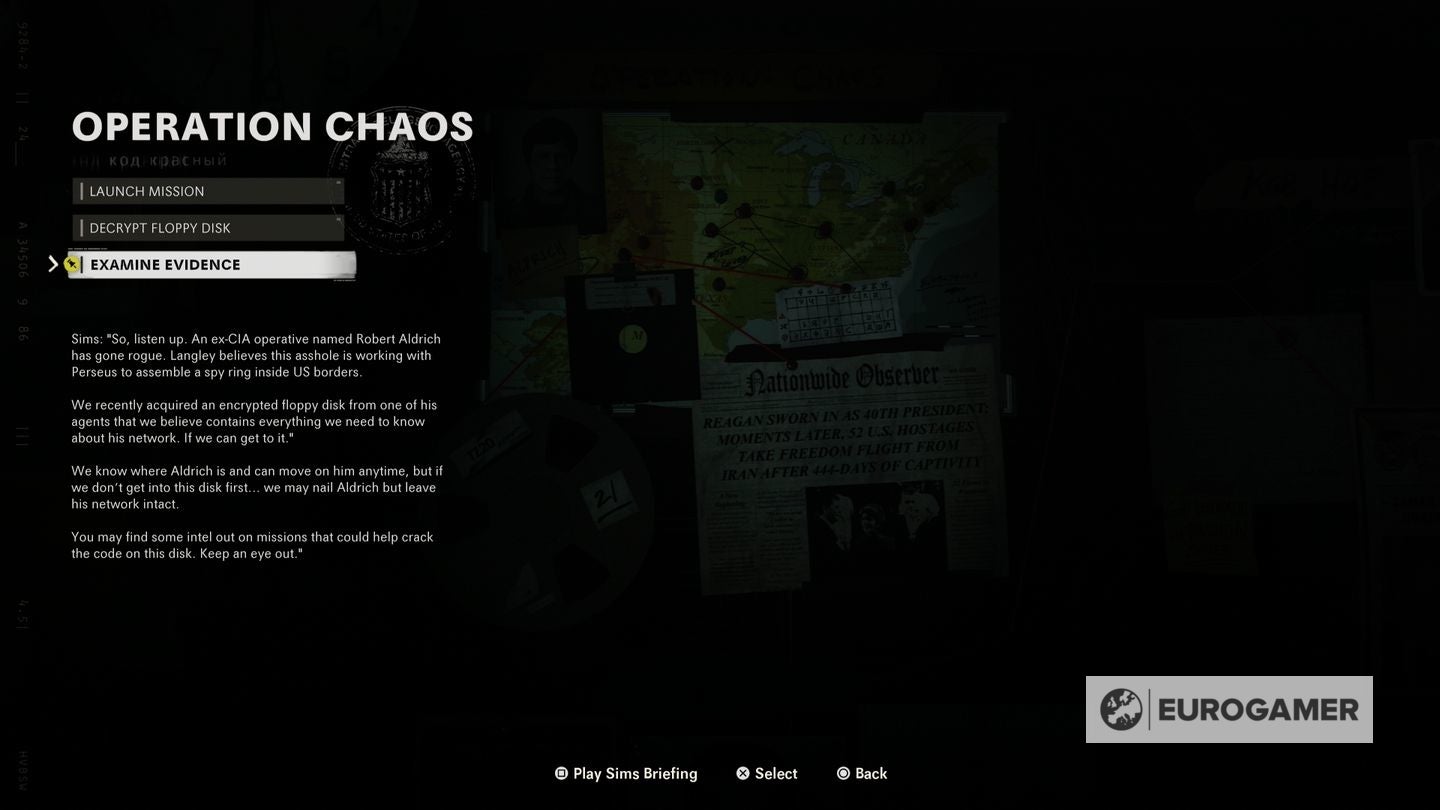Click the Eurogamer globe icon

tap(1122, 710)
